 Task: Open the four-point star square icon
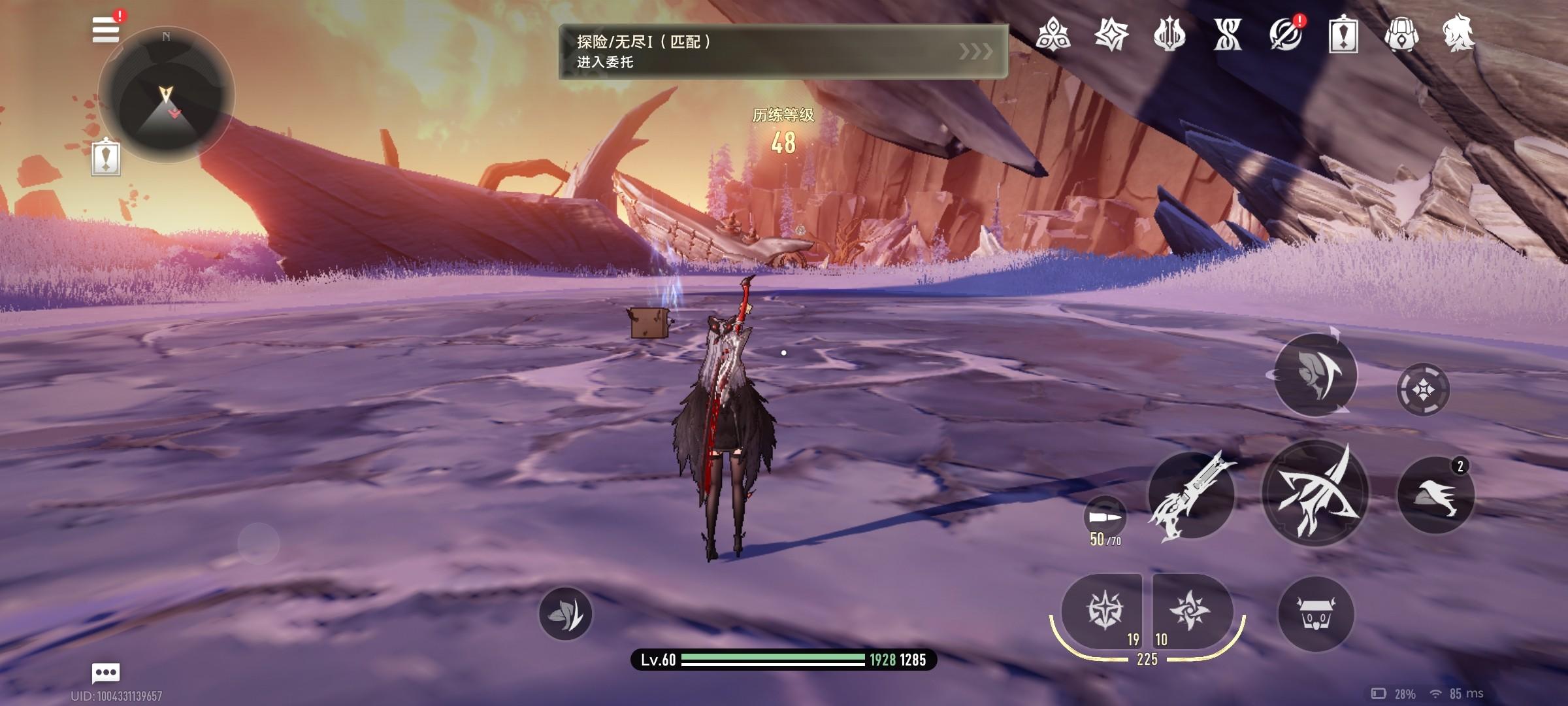click(1111, 34)
